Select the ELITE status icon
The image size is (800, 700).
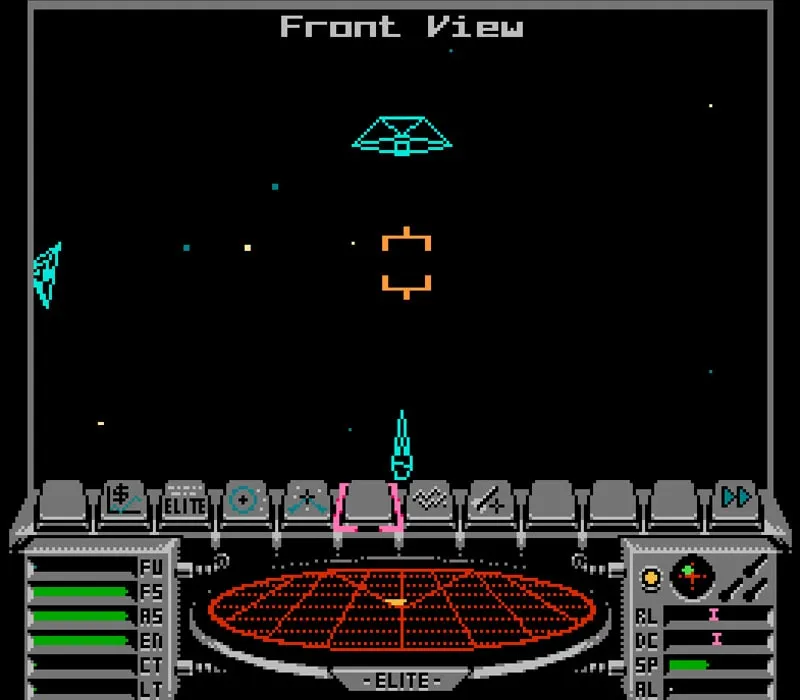pyautogui.click(x=185, y=500)
